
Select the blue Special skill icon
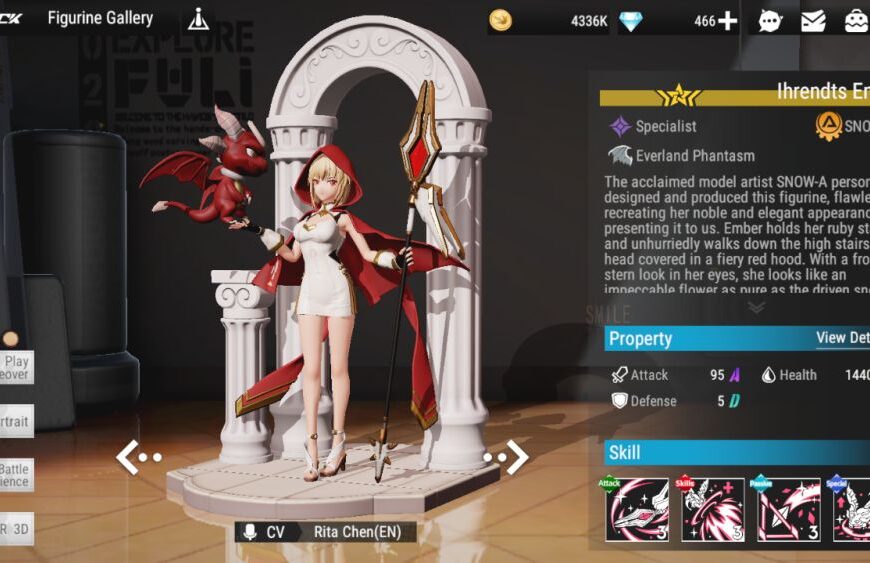(x=852, y=509)
